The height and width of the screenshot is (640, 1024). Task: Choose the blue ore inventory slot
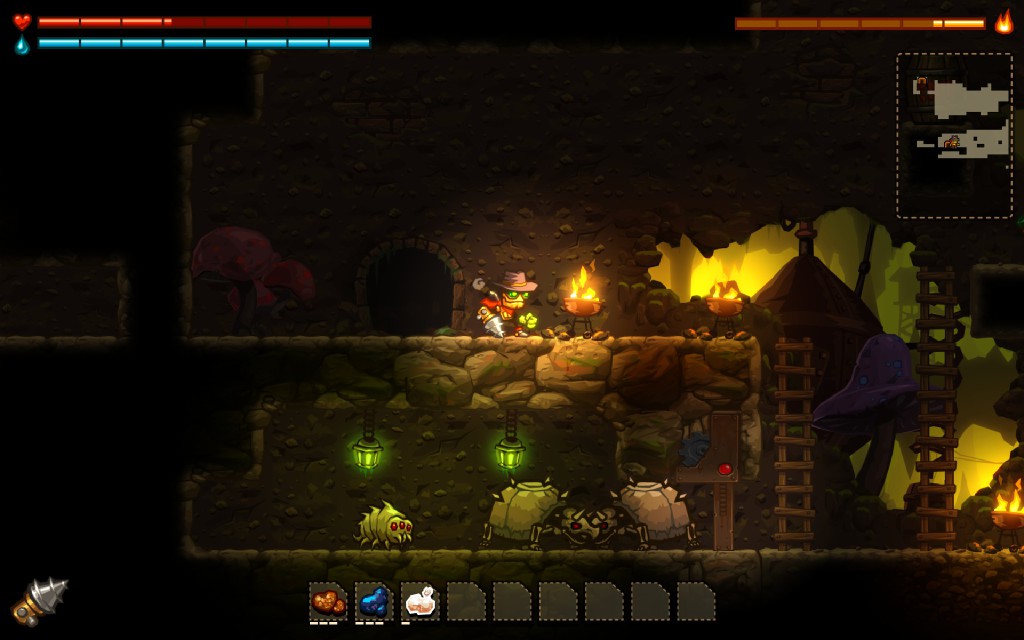tap(374, 602)
